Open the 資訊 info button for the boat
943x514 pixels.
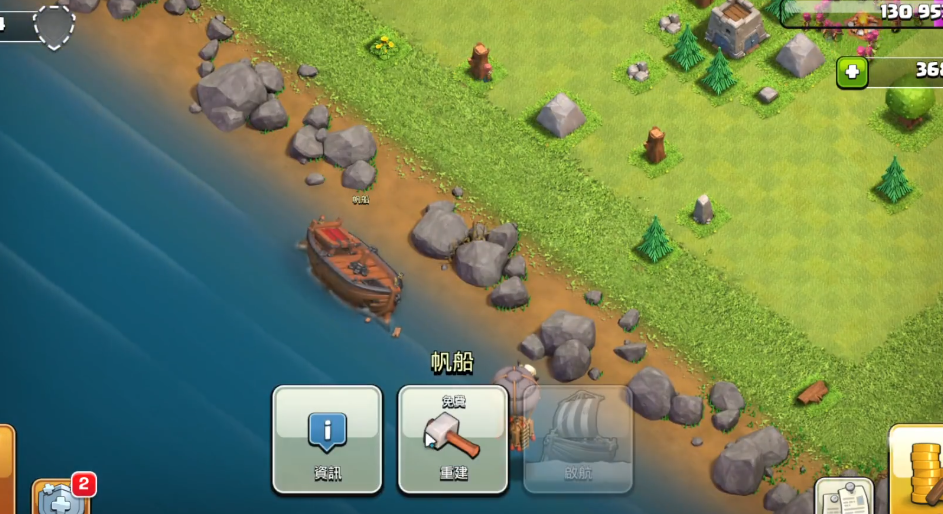327,439
